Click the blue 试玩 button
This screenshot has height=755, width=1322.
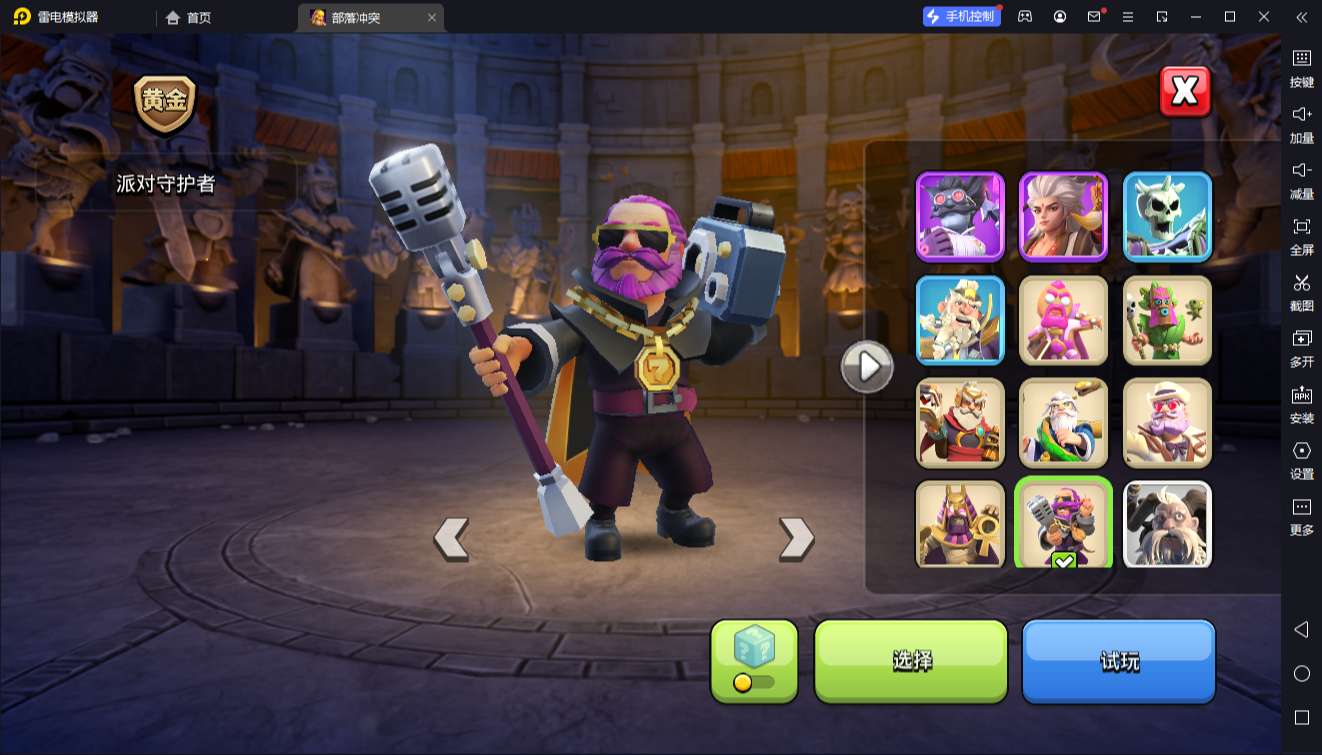(1118, 660)
